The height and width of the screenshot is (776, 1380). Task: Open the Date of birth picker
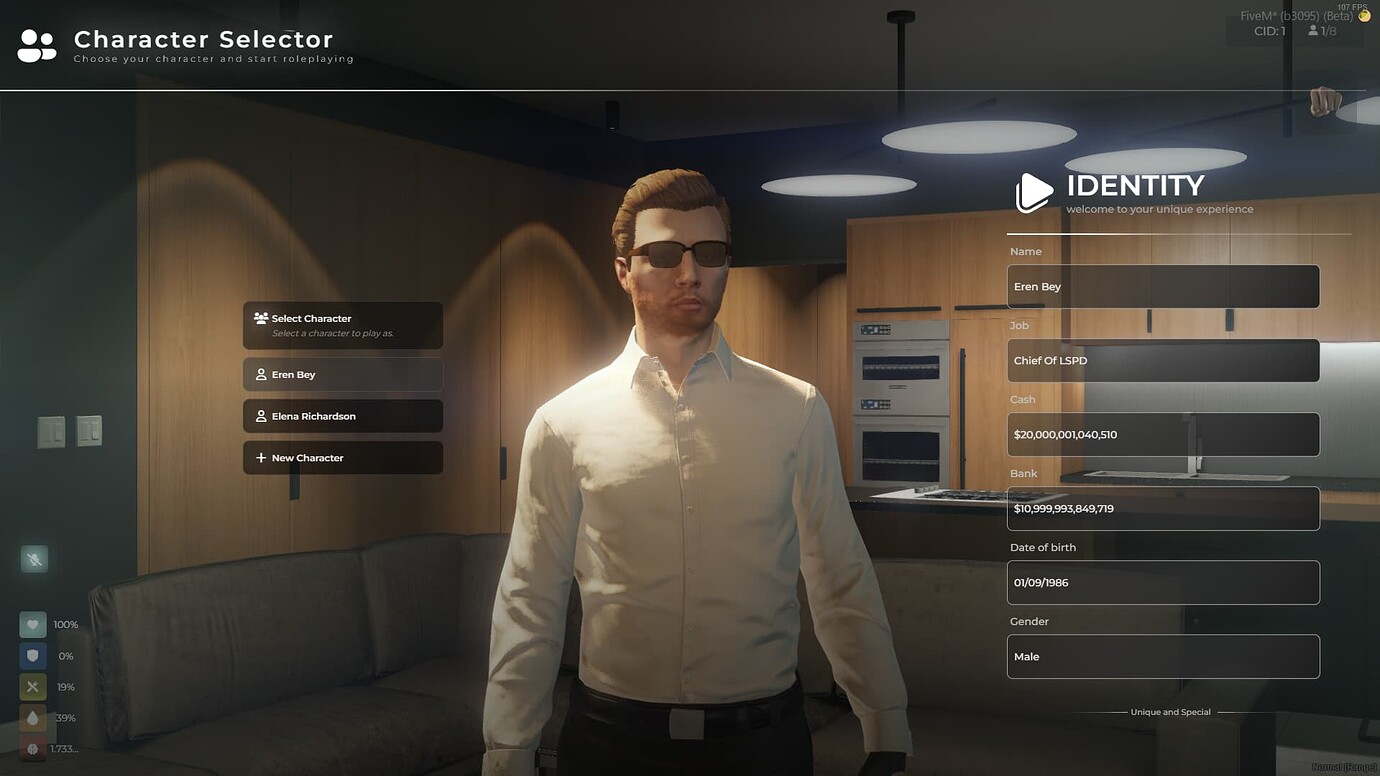pos(1163,582)
